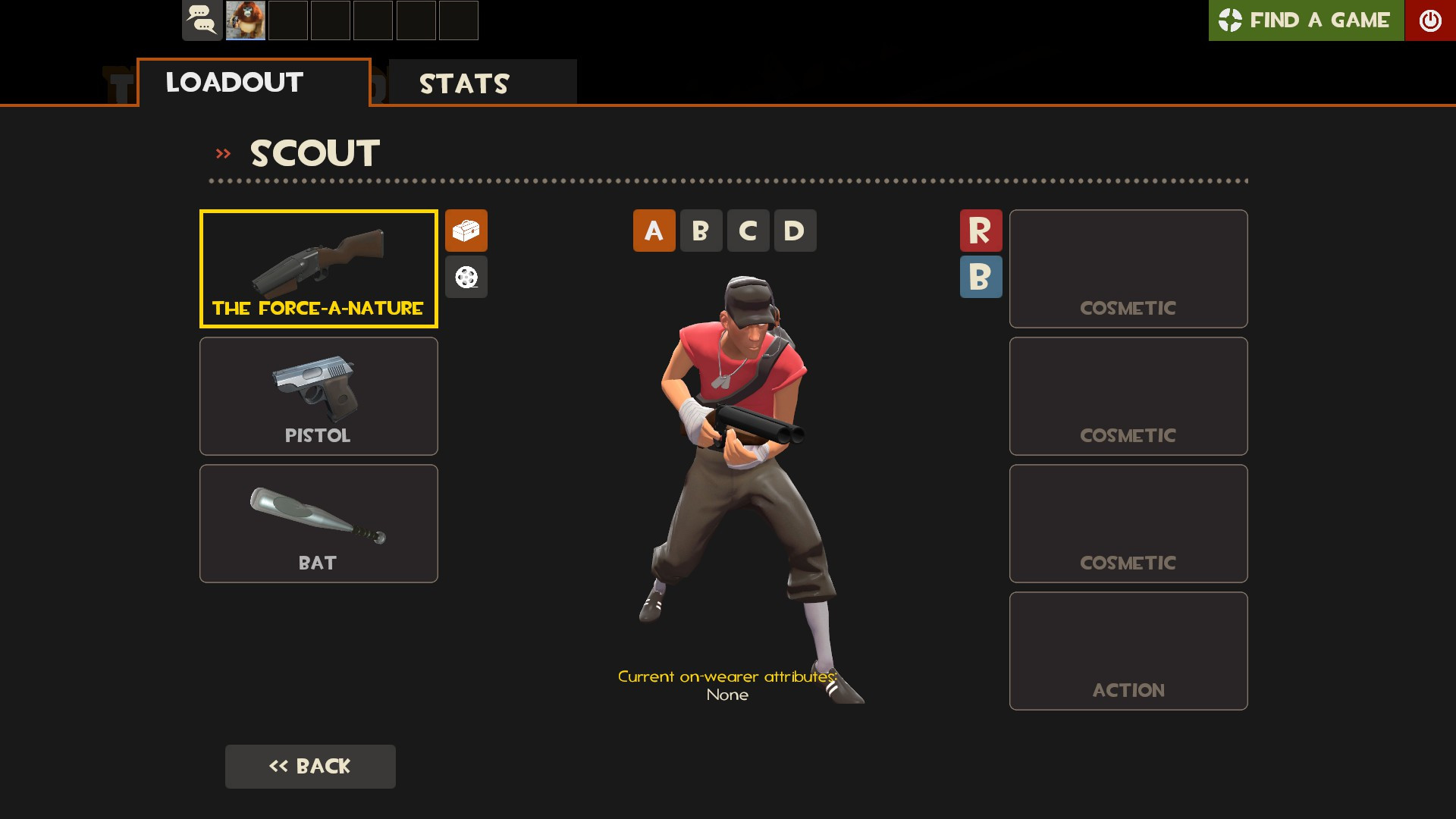Go back with the Back button
Screen dimensions: 1456x819
point(310,766)
